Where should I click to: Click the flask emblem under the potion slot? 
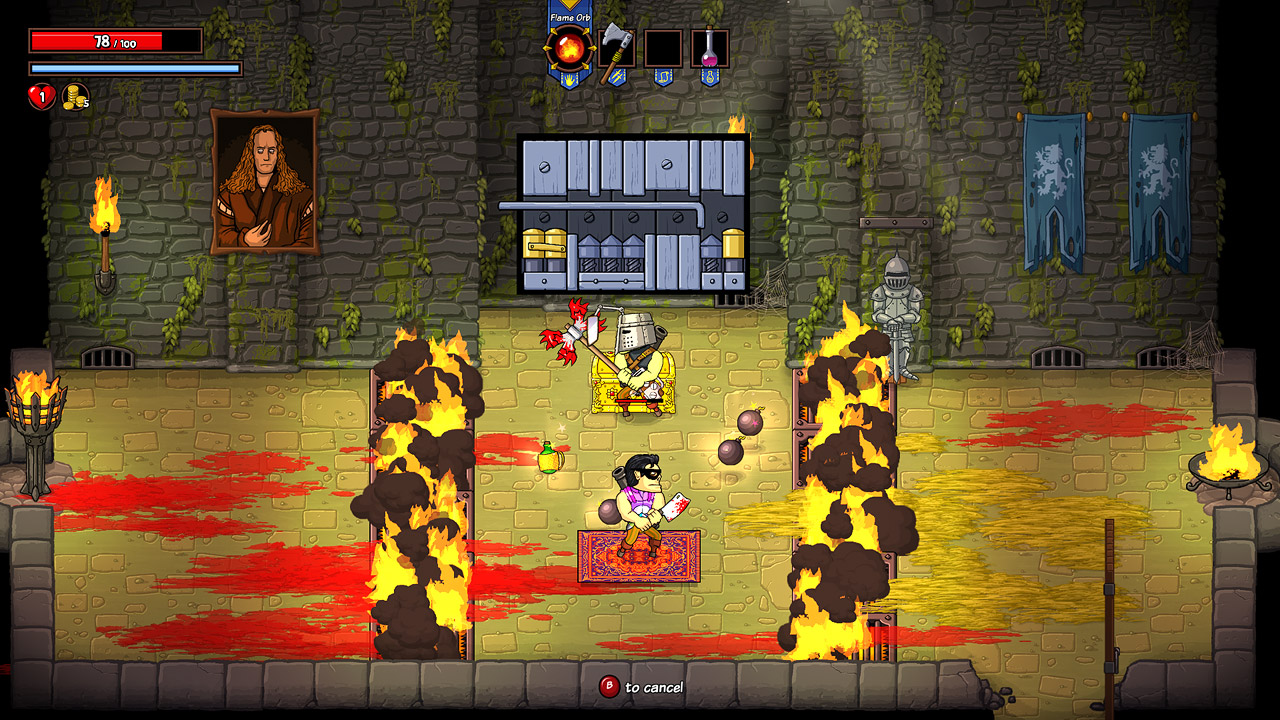coord(710,77)
